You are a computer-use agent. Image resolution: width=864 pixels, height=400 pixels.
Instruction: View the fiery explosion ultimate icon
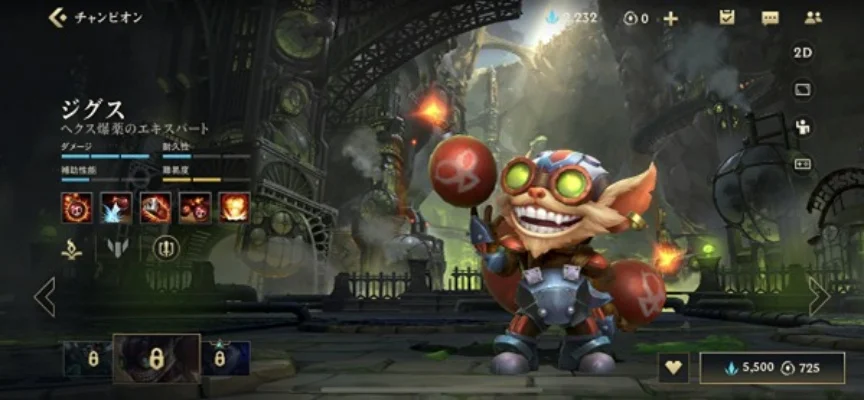234,207
